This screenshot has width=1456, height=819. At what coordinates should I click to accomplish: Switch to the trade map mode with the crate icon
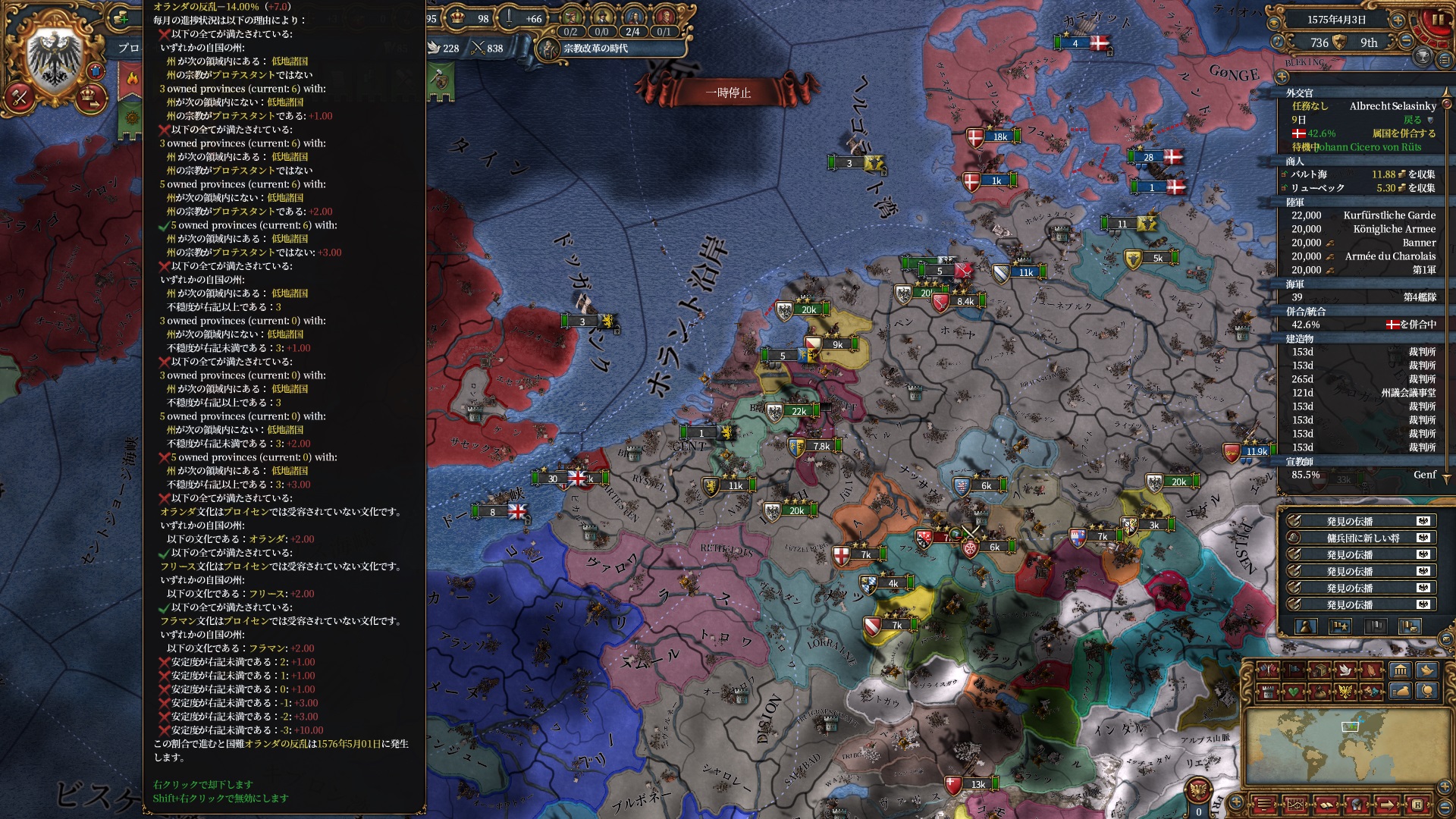tap(1319, 670)
